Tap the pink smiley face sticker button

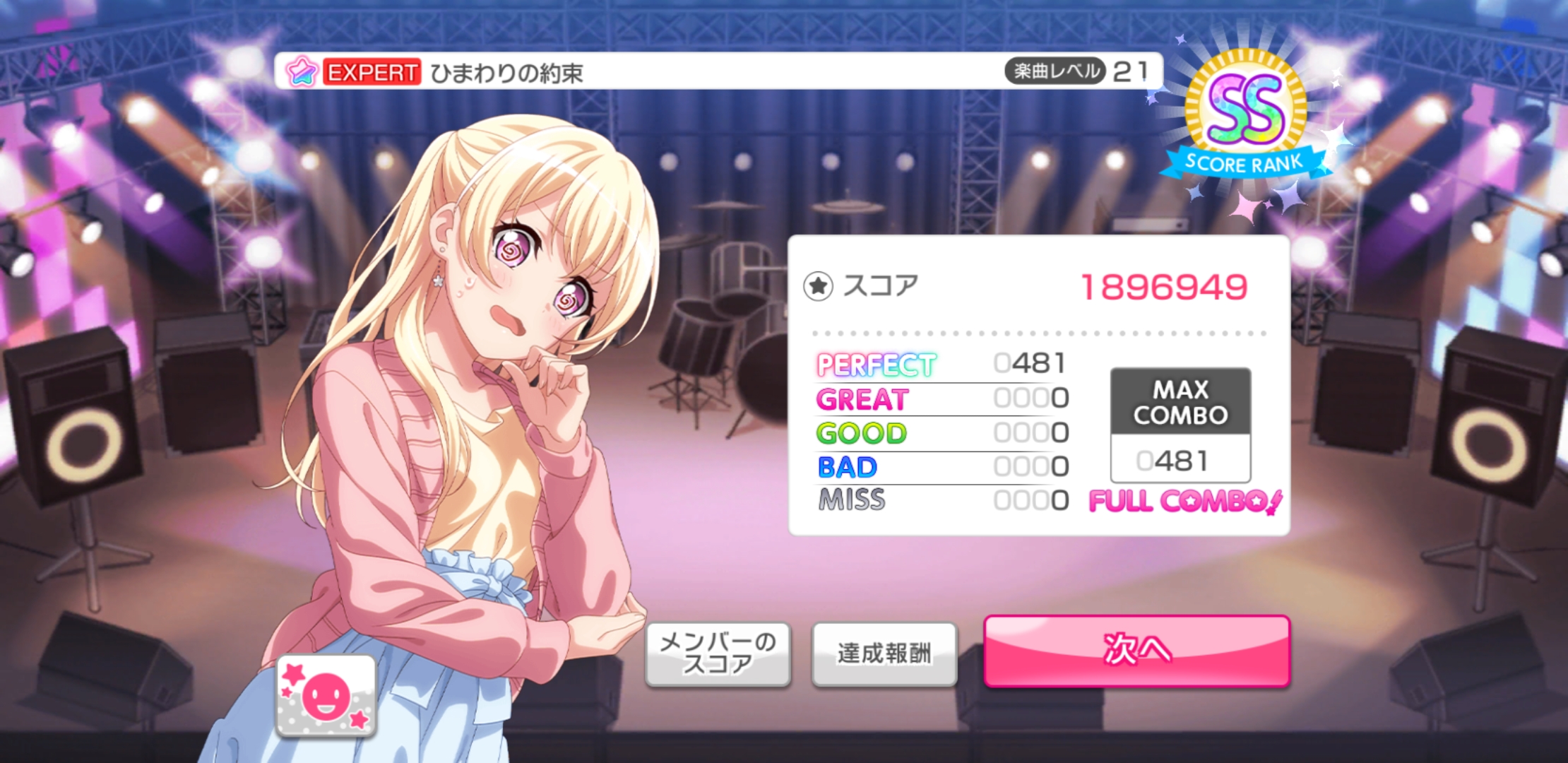pyautogui.click(x=326, y=696)
